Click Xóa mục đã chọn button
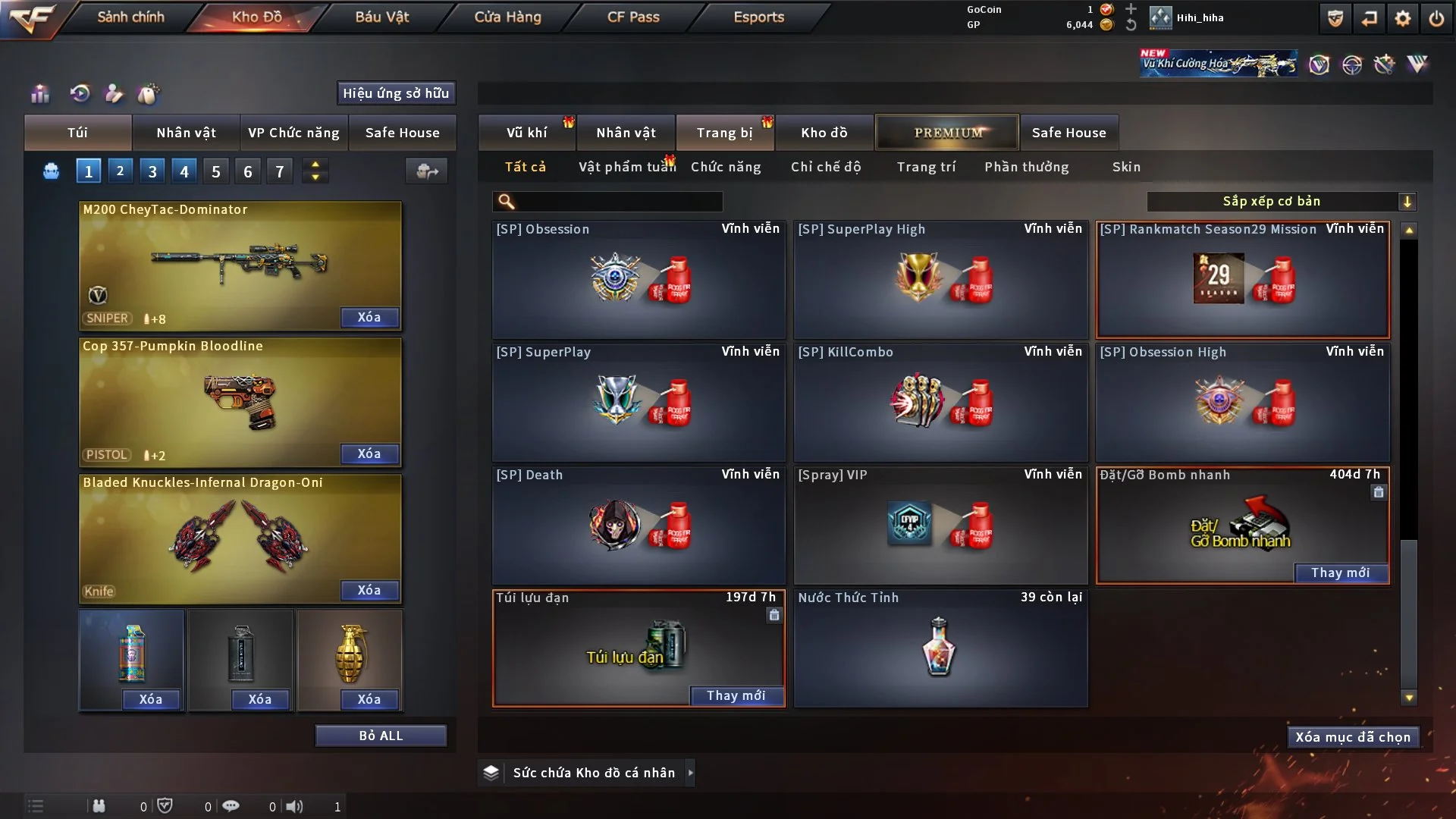The image size is (1456, 819). (x=1353, y=737)
